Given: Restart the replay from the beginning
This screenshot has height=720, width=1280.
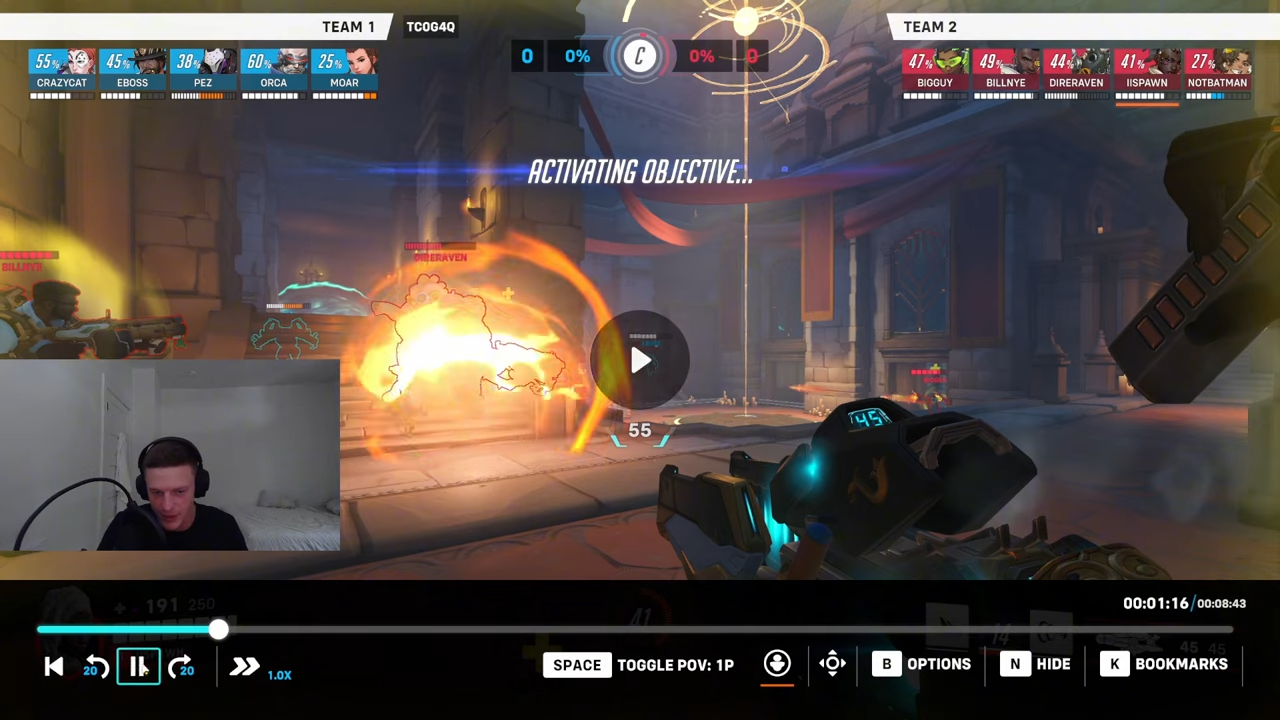Looking at the screenshot, I should click(x=54, y=667).
